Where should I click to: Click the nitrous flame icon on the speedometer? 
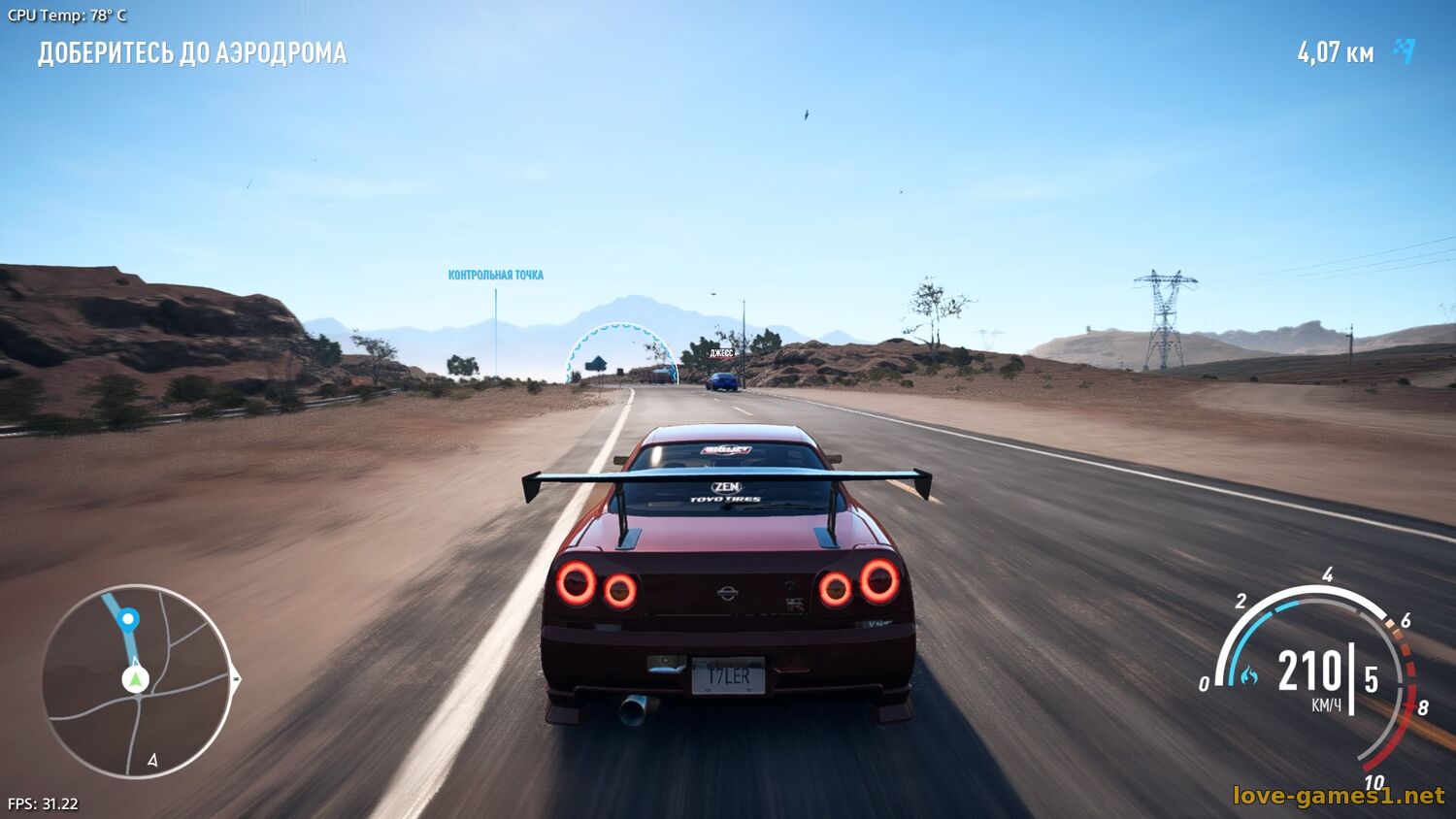tap(1248, 674)
